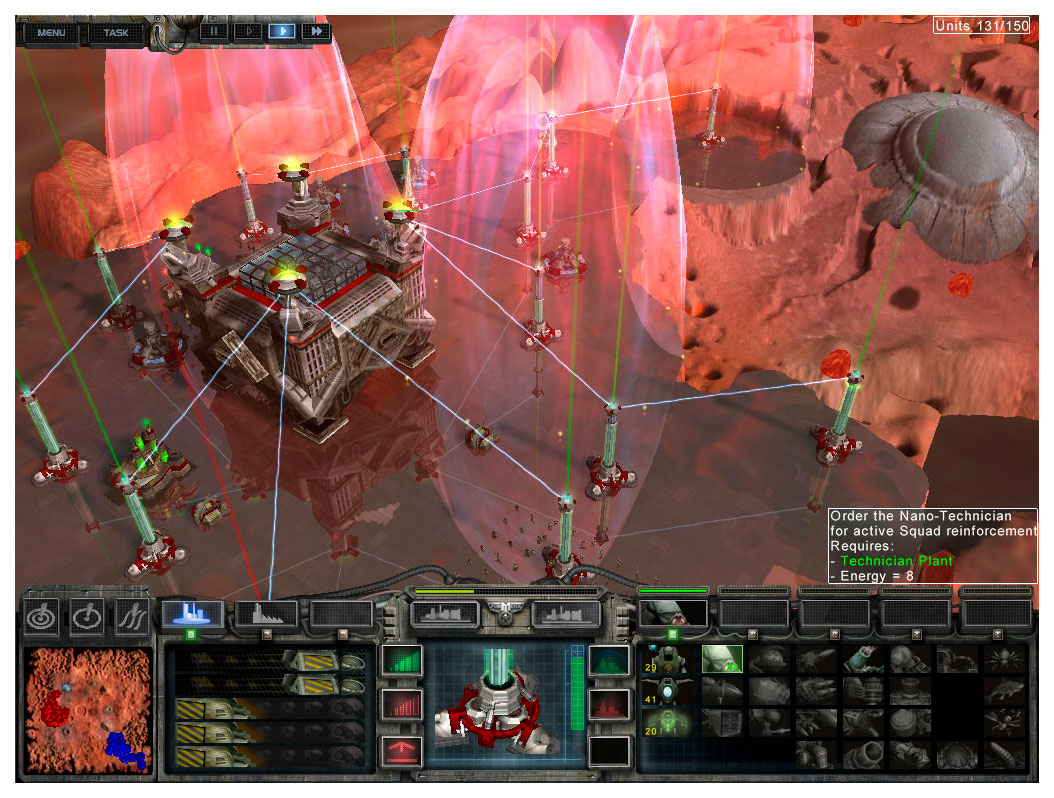The width and height of the screenshot is (1054, 798).
Task: Open the MENU button
Action: 51,33
